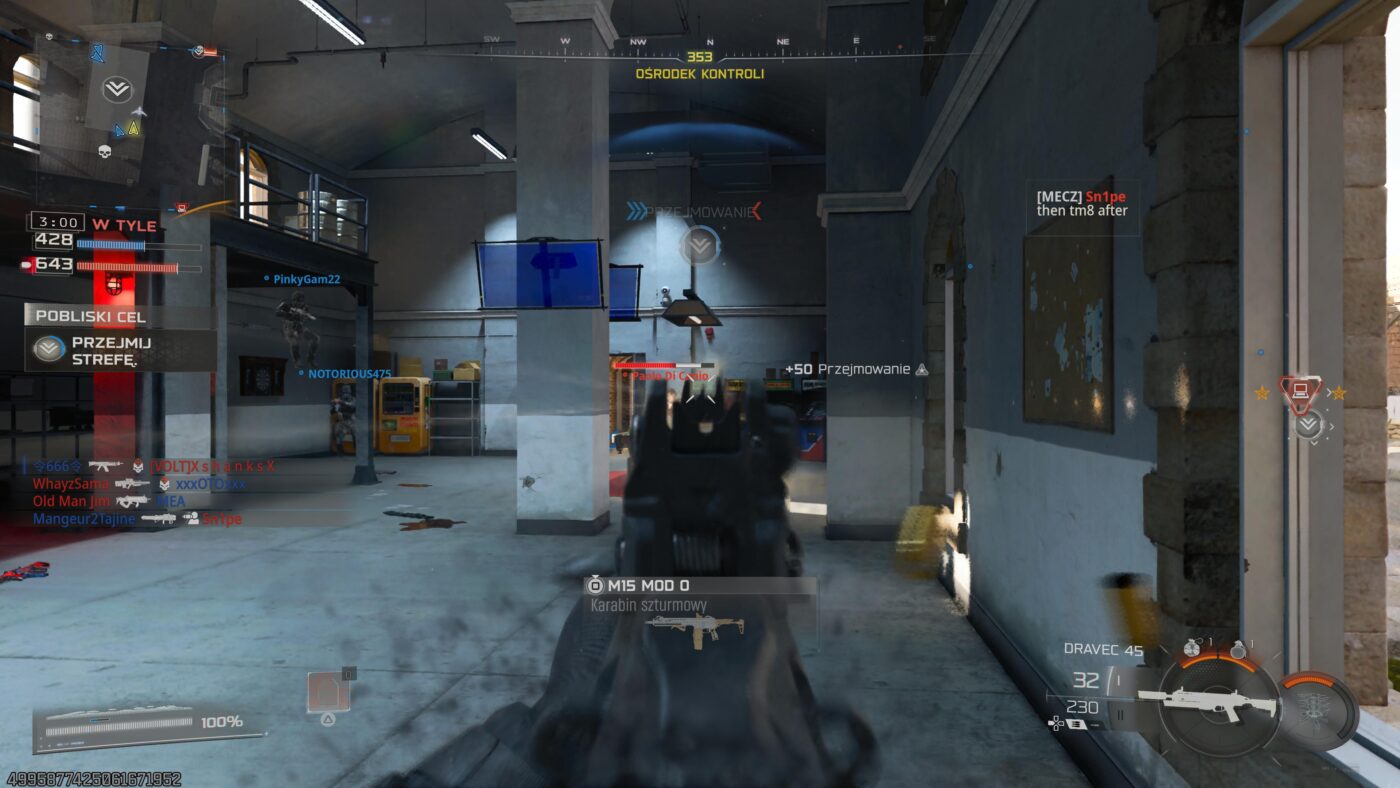1400x788 pixels.
Task: Click the rocket launcher icon beside Mangeur2Tajine
Action: click(160, 518)
